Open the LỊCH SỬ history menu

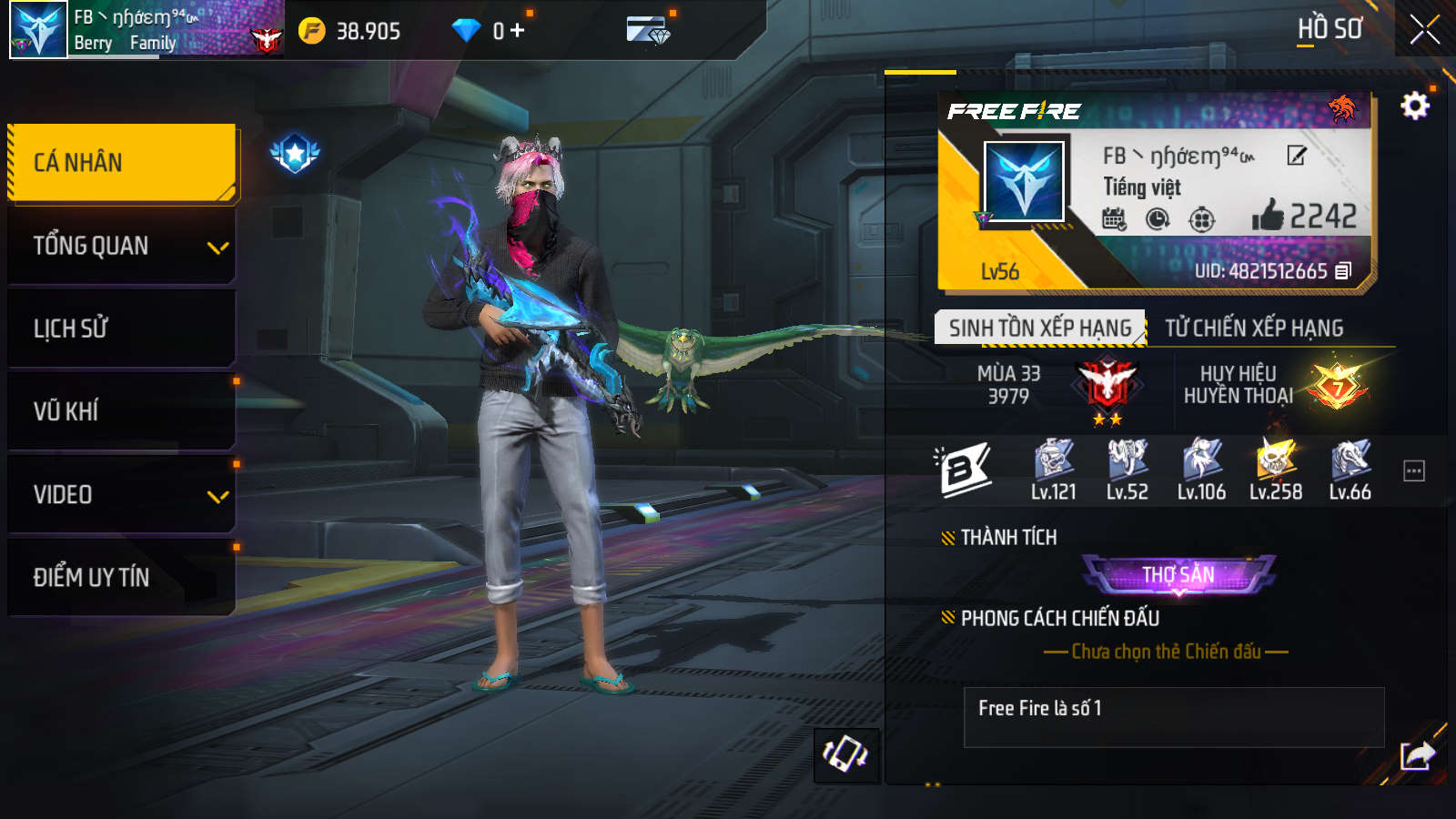(x=122, y=329)
